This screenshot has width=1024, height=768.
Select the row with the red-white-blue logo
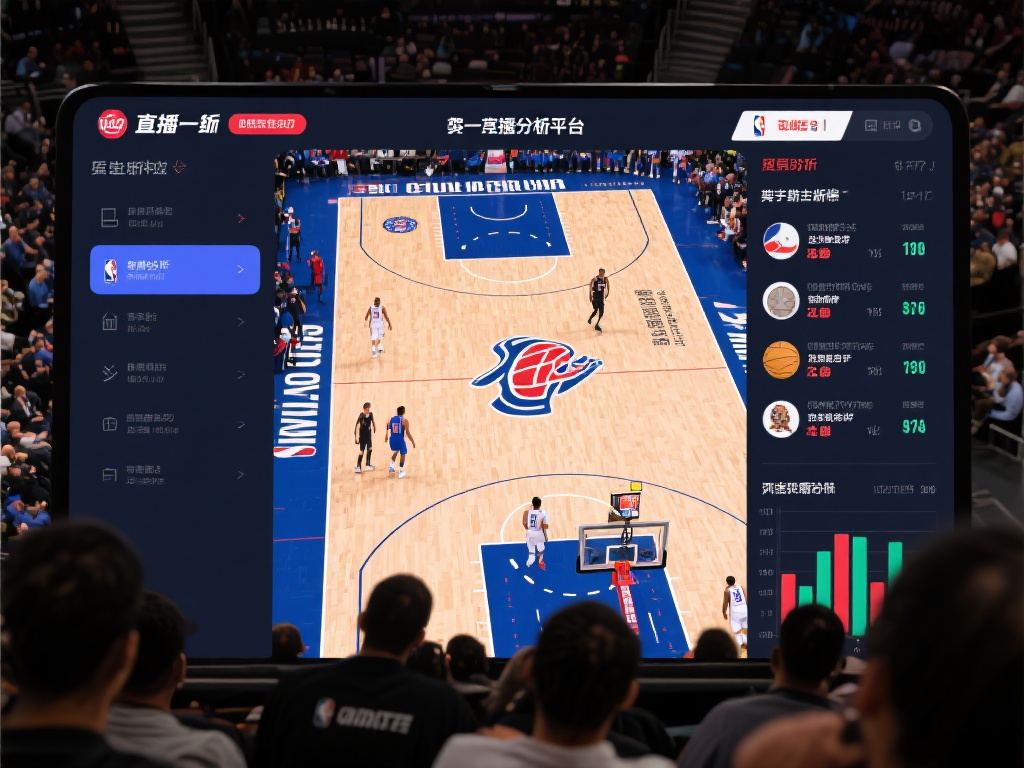[845, 242]
